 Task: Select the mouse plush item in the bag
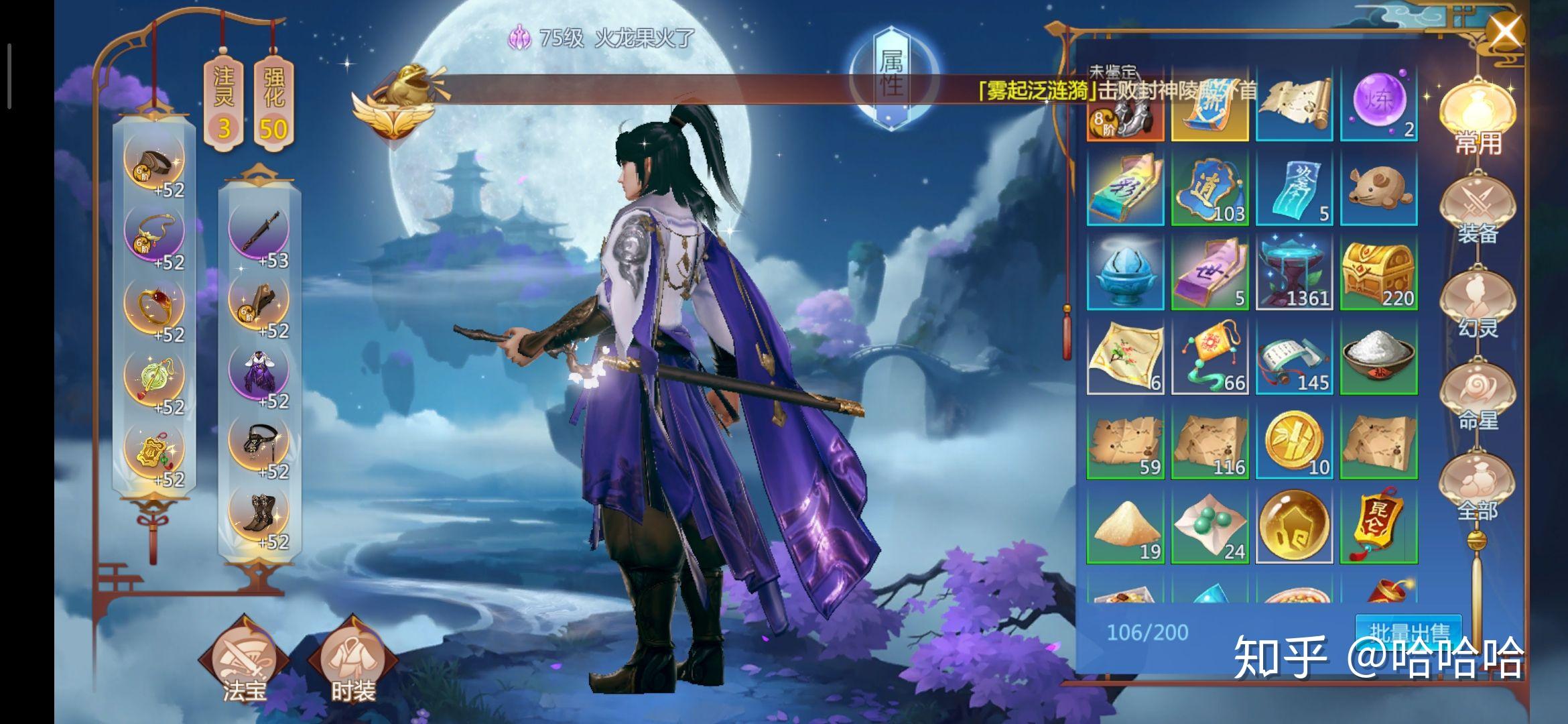(x=1378, y=187)
